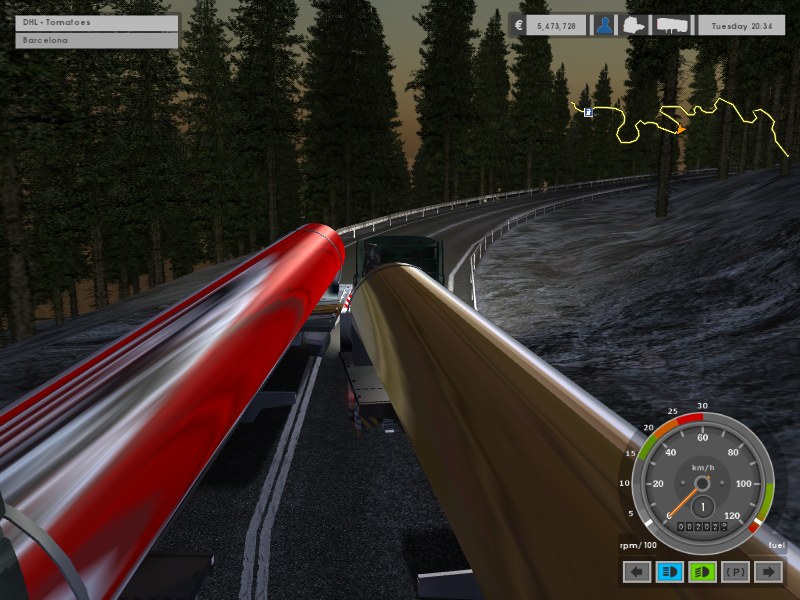Toggle the right turn signal arrow
The height and width of the screenshot is (600, 800).
(x=768, y=572)
